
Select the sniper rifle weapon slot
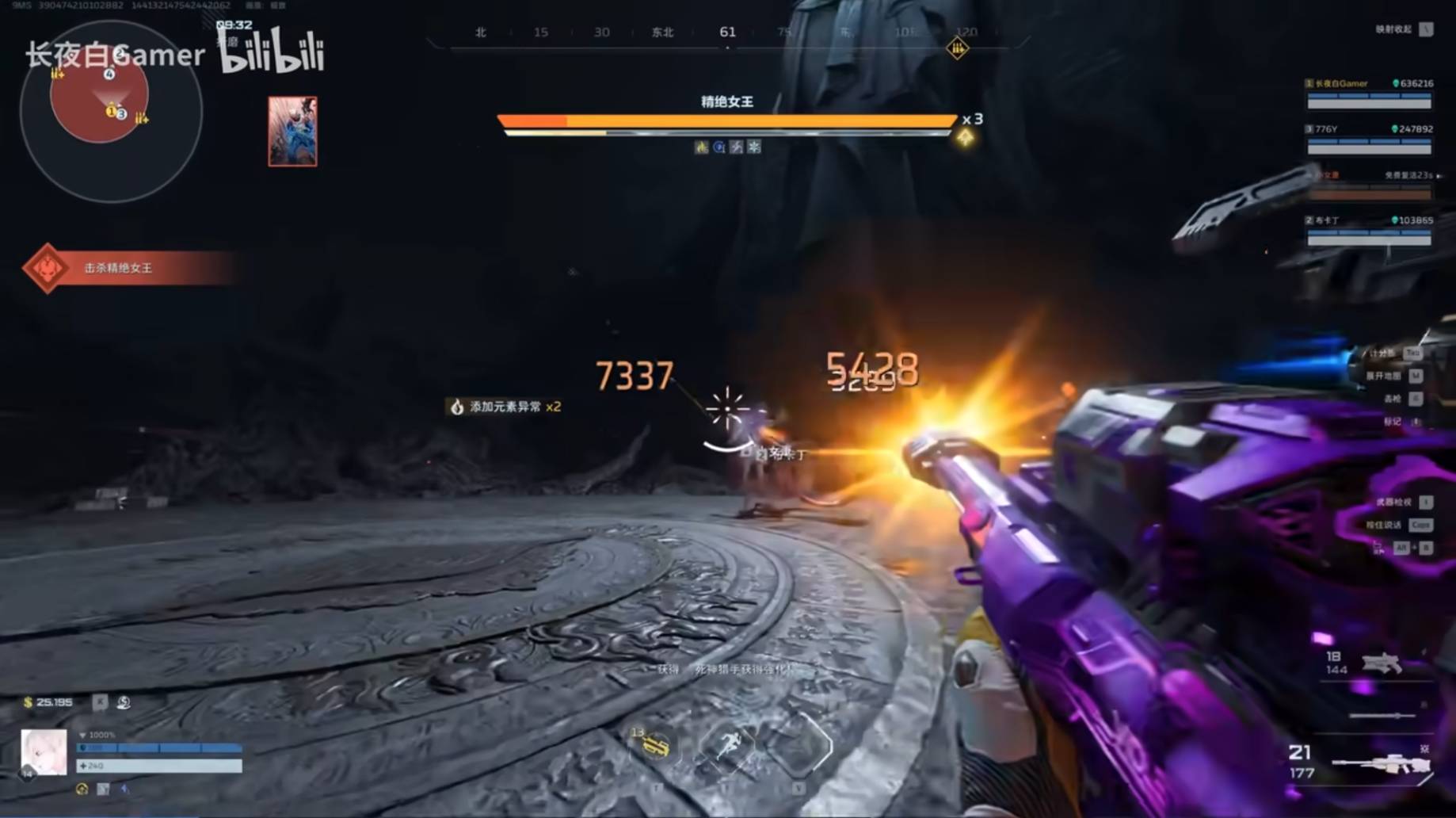point(1382,763)
